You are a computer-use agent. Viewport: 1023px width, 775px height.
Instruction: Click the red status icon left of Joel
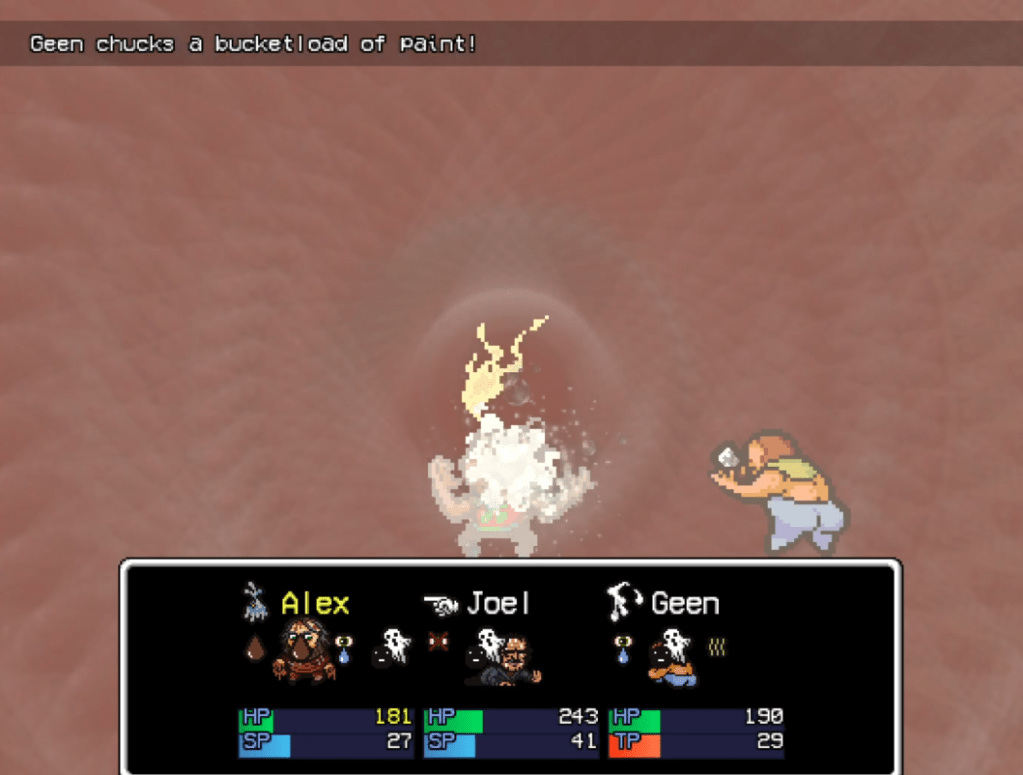(437, 641)
